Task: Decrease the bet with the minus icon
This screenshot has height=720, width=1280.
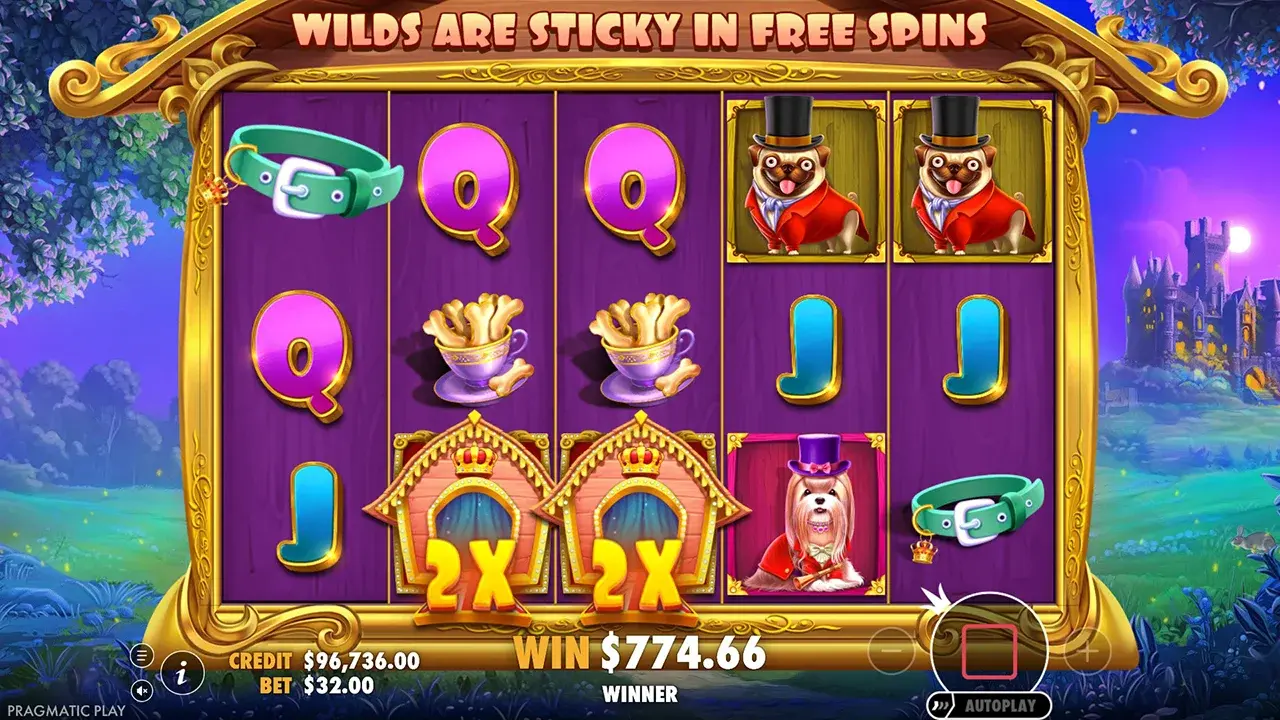Action: tap(891, 650)
